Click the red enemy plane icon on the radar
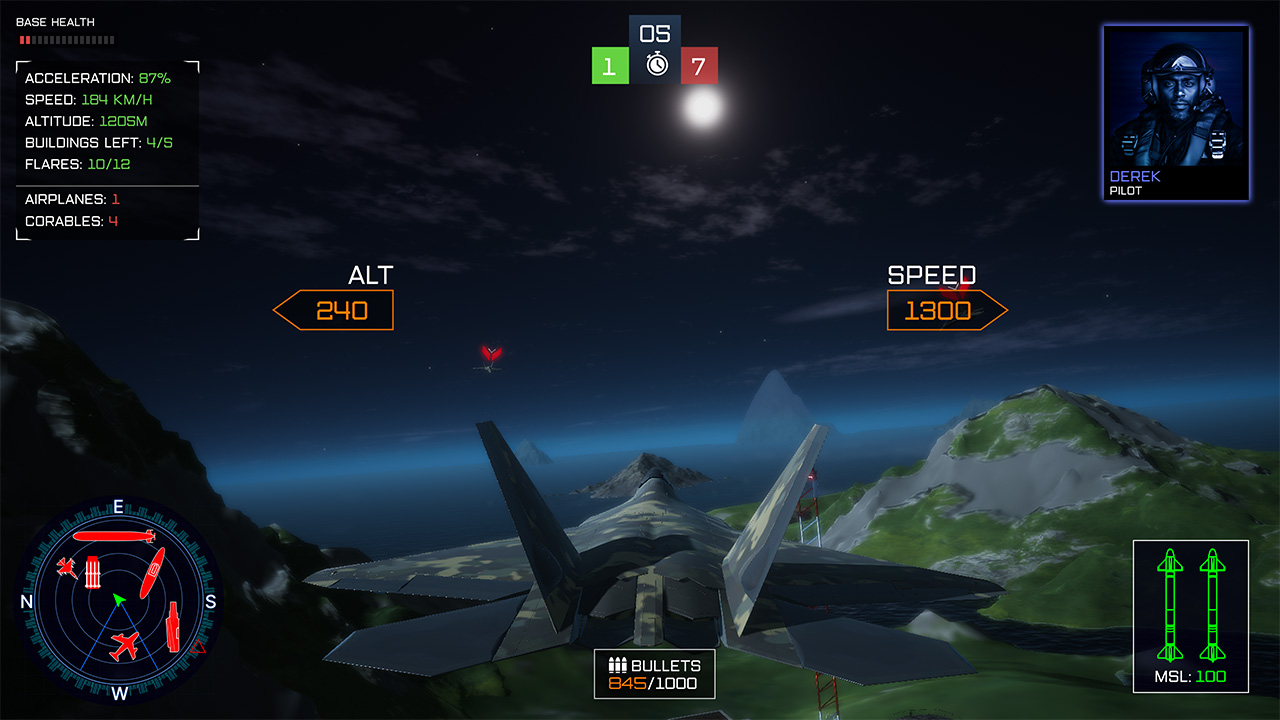The image size is (1280, 720). (x=122, y=644)
